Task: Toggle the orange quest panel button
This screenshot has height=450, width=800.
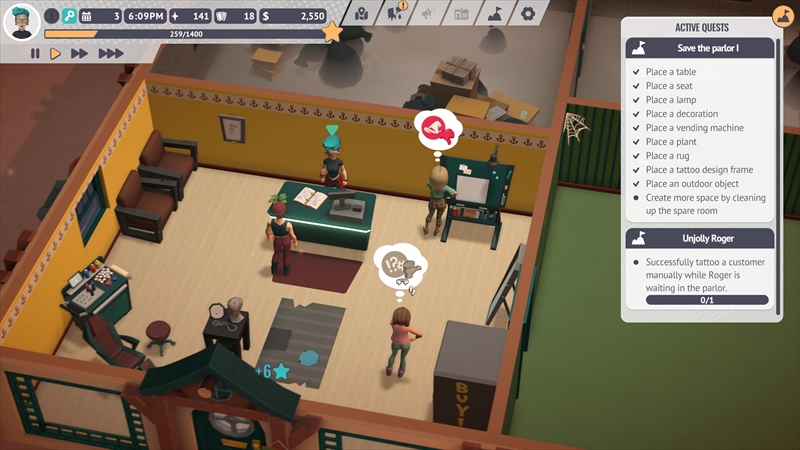Action: coord(783,17)
